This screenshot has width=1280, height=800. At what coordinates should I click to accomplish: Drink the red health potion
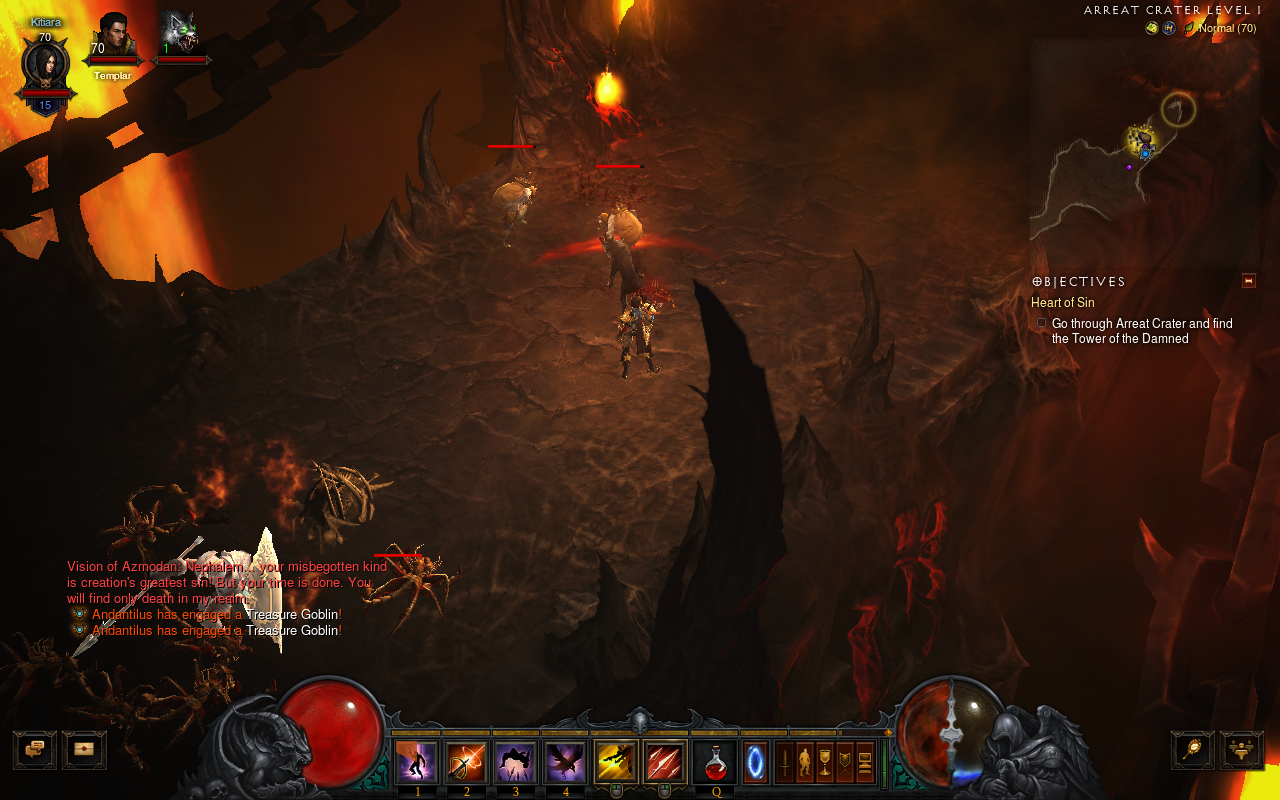[716, 764]
